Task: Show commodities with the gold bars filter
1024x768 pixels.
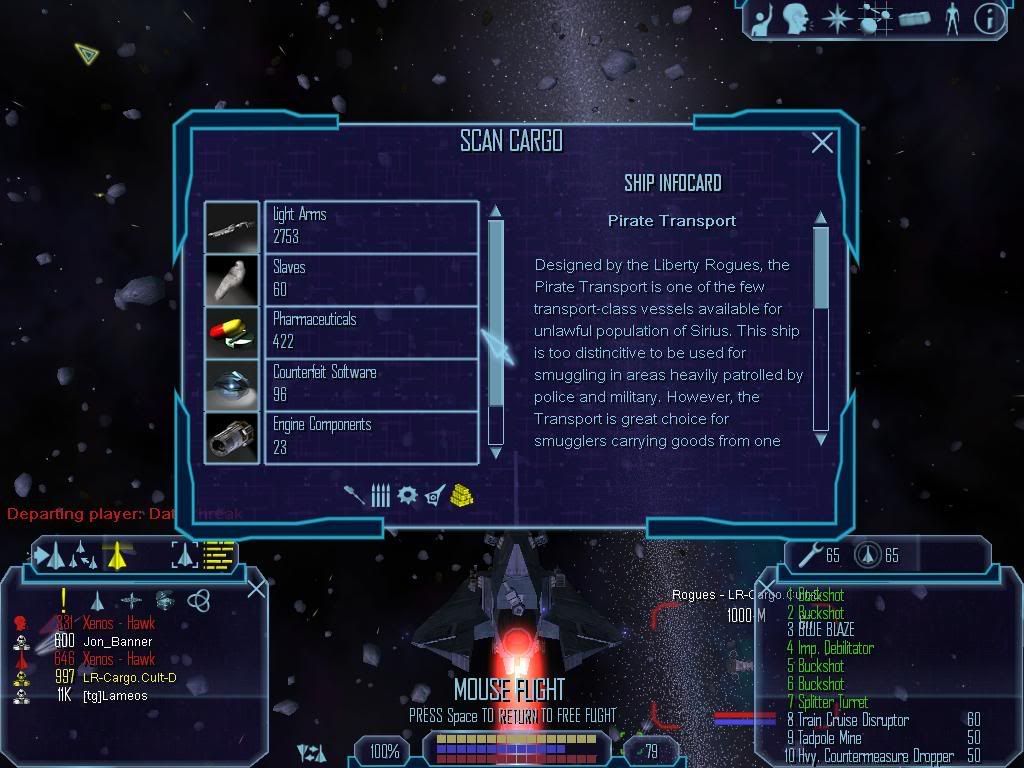Action: (x=461, y=495)
